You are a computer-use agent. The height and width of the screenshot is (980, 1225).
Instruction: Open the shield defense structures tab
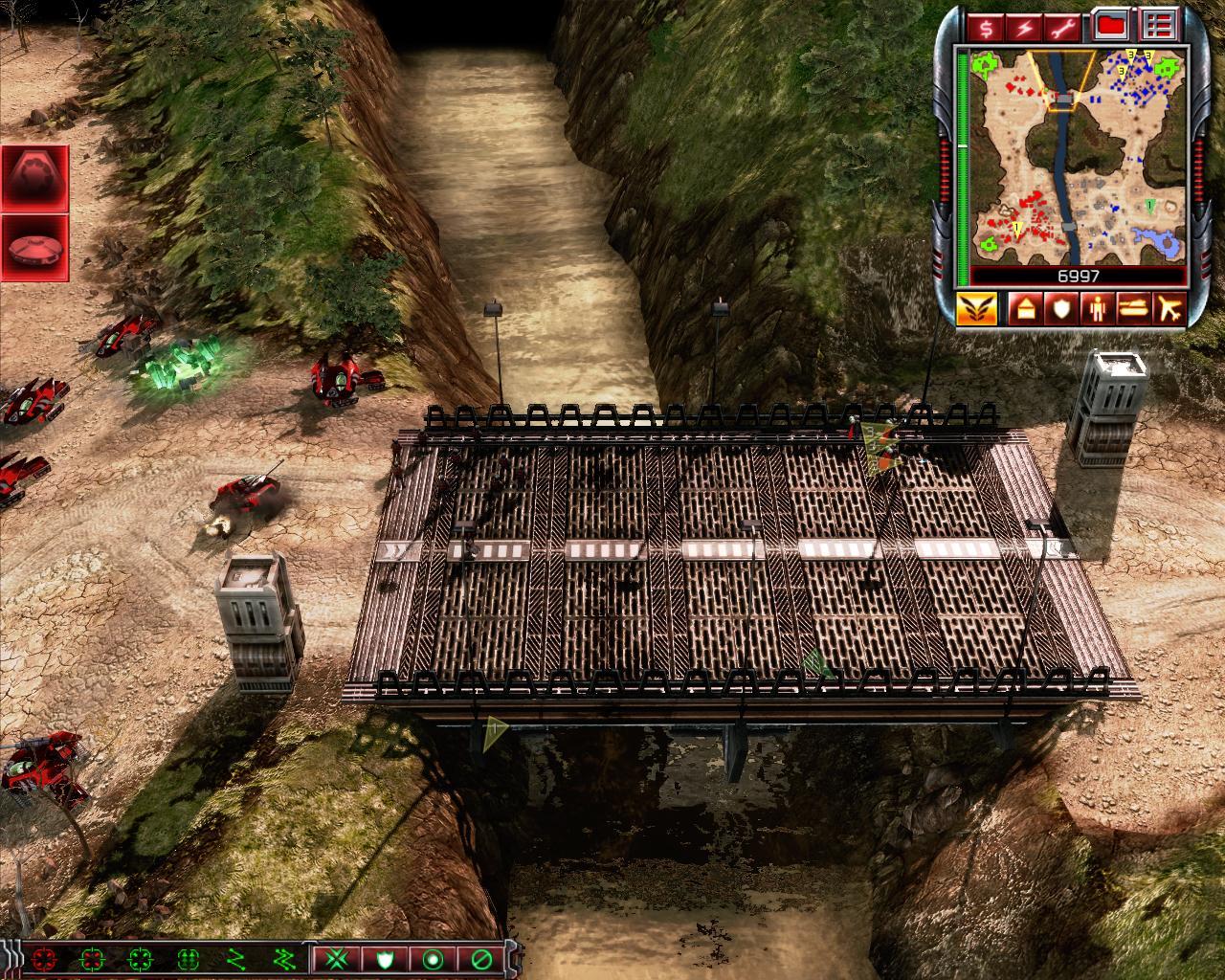pyautogui.click(x=1058, y=309)
